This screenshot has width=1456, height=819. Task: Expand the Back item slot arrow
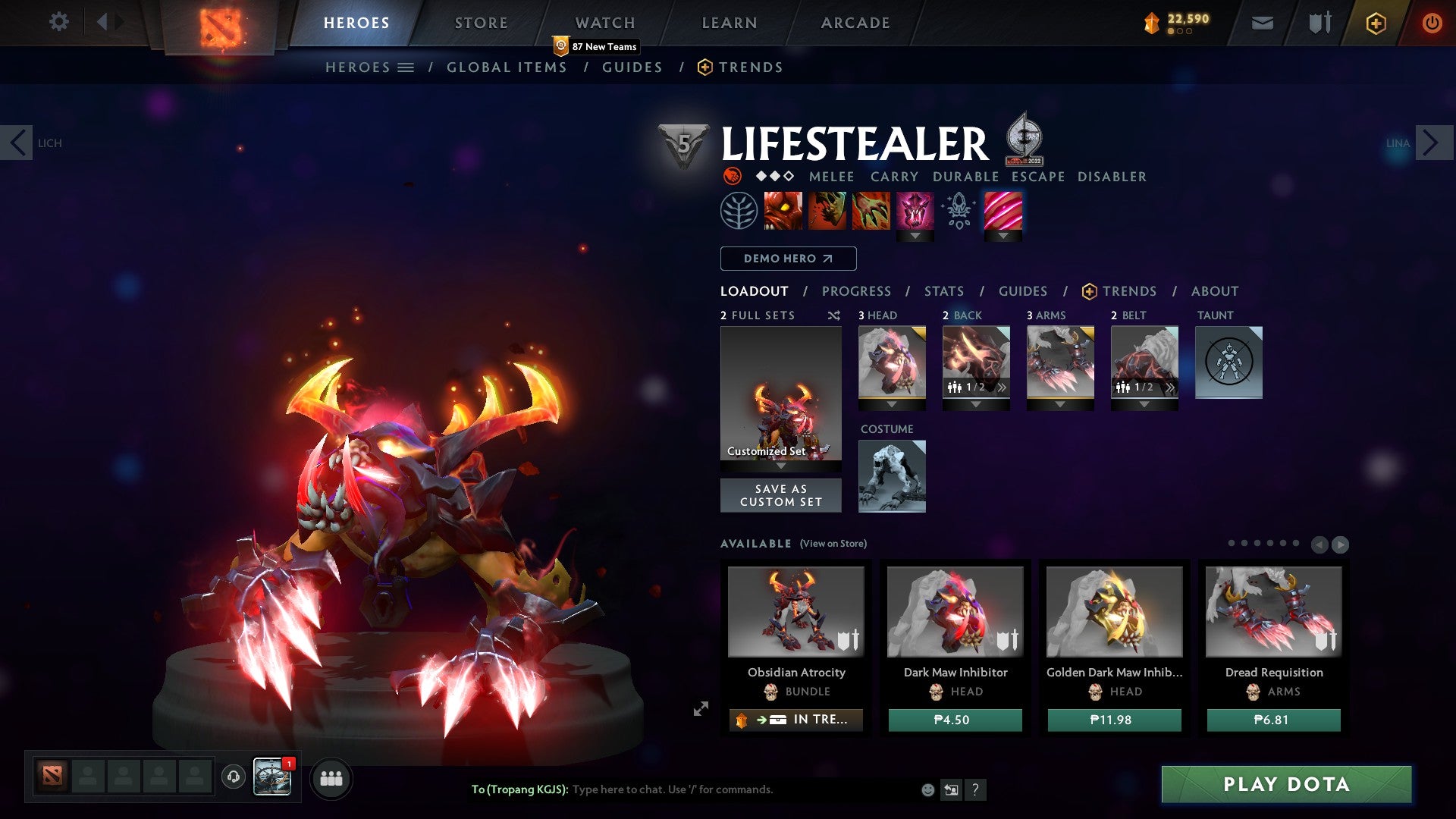(976, 404)
